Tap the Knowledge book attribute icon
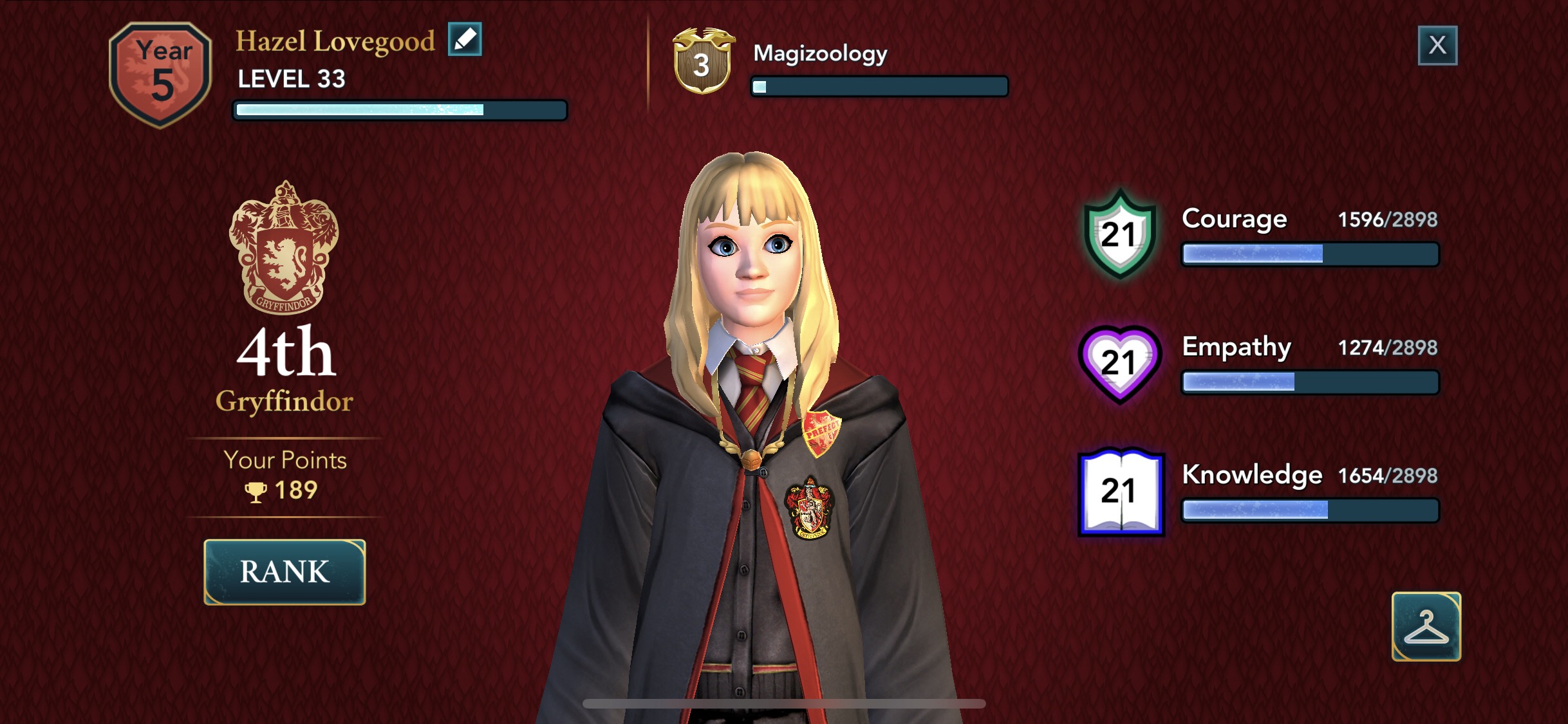This screenshot has width=1568, height=724. (x=1121, y=492)
